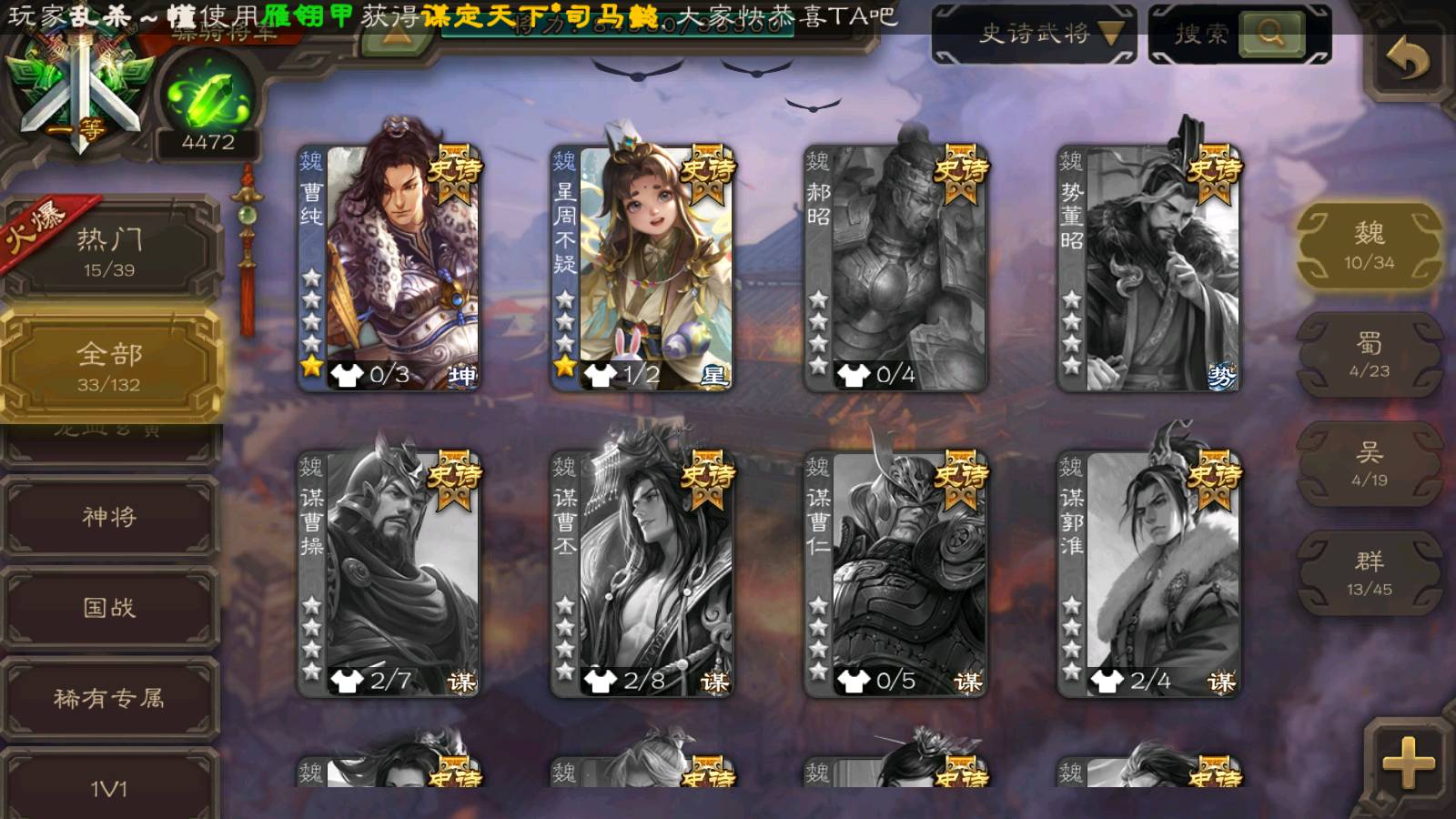Select the 曹纯 hero card
The image size is (1456, 819).
coord(391,268)
